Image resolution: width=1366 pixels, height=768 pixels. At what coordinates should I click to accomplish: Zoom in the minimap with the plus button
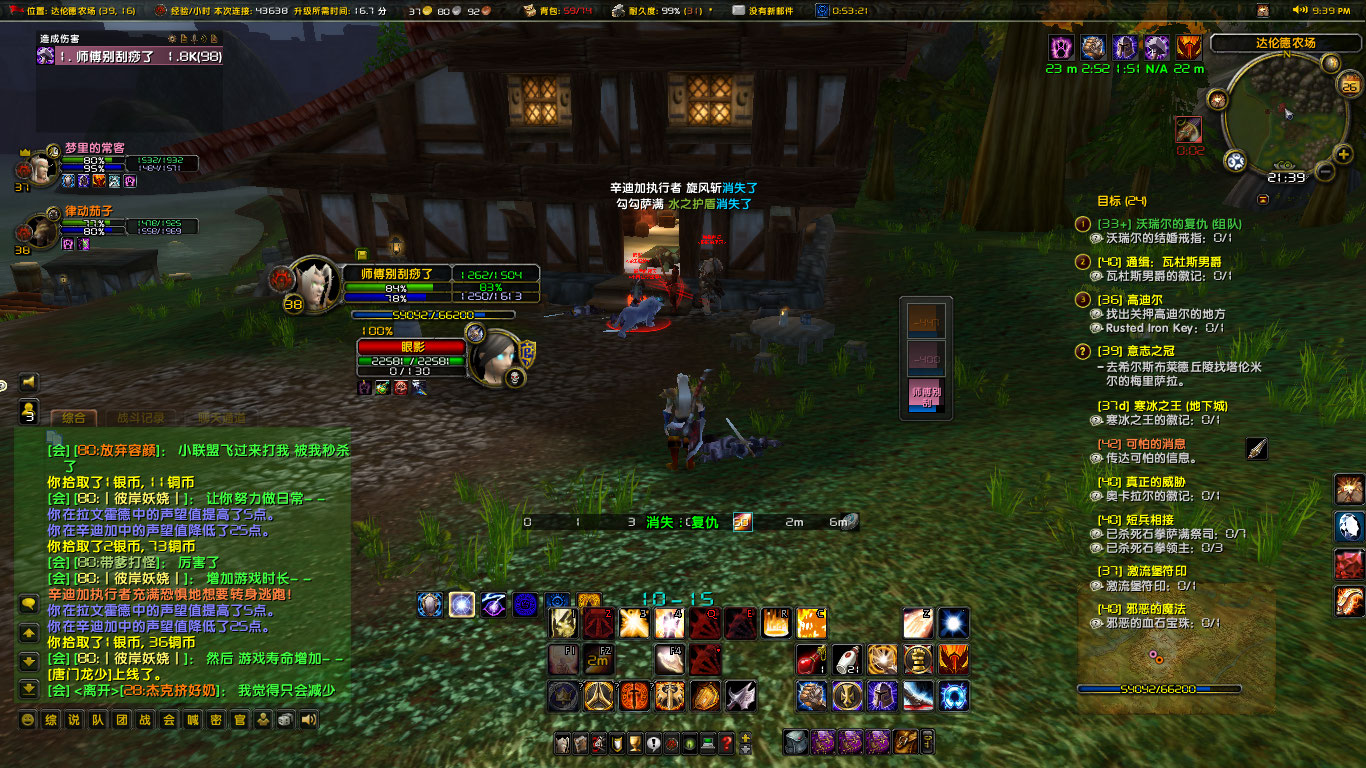pos(1343,154)
